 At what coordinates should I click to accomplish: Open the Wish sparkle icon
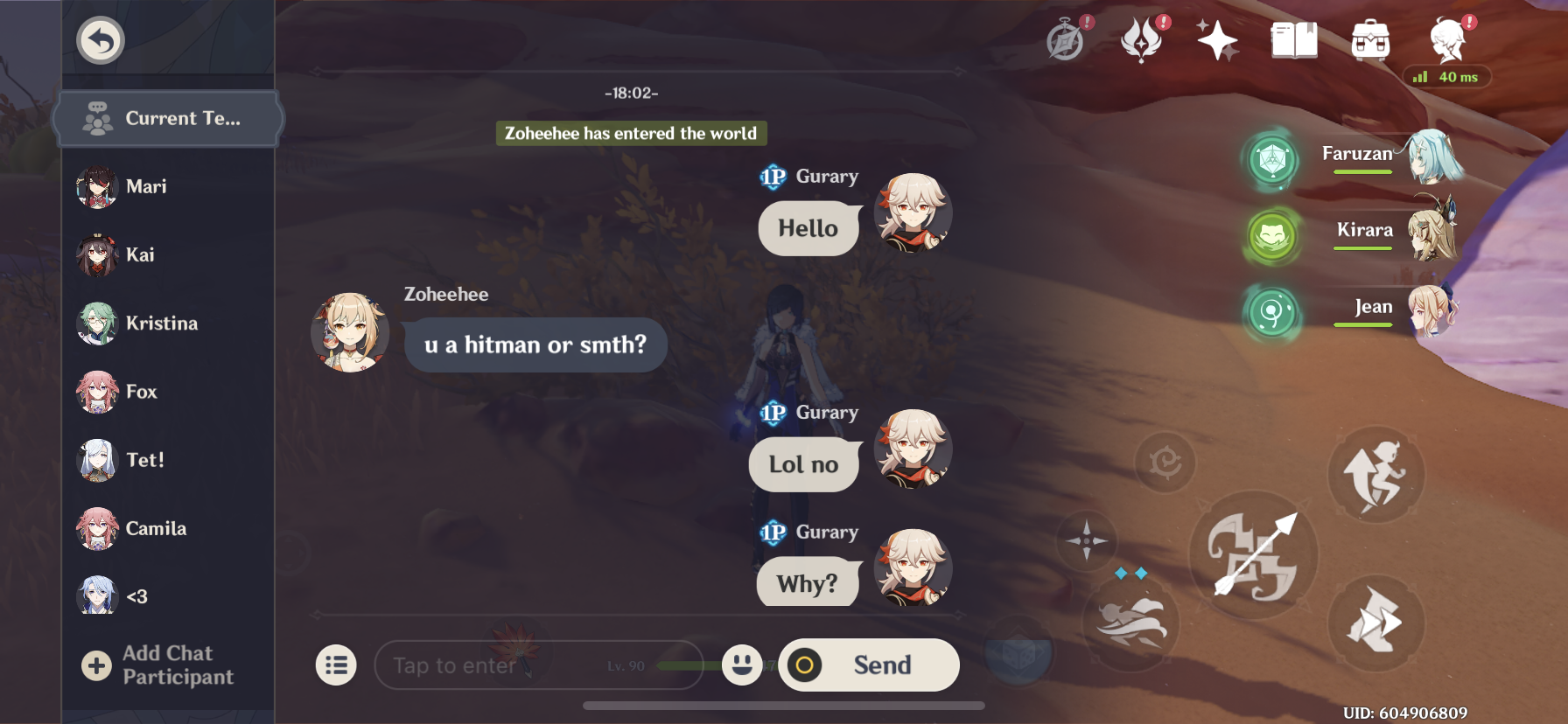click(x=1219, y=39)
